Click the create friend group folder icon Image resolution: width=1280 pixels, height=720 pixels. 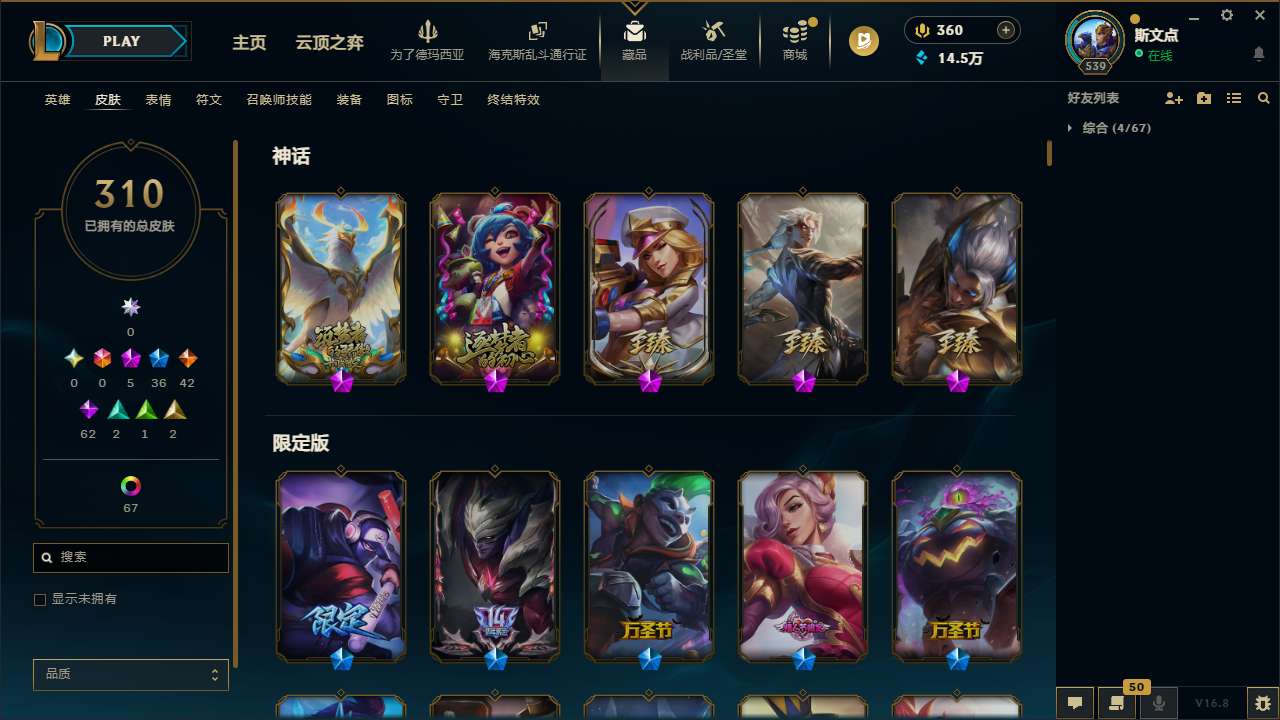[x=1204, y=98]
